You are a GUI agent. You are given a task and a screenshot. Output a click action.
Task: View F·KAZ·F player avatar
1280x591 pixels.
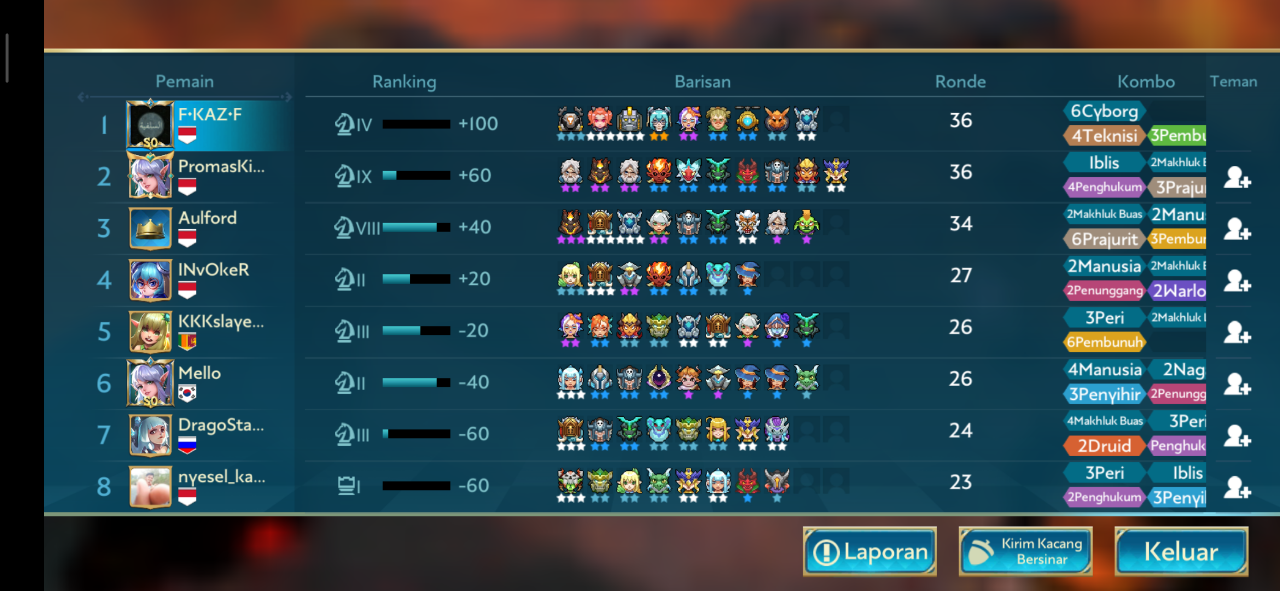(x=150, y=125)
